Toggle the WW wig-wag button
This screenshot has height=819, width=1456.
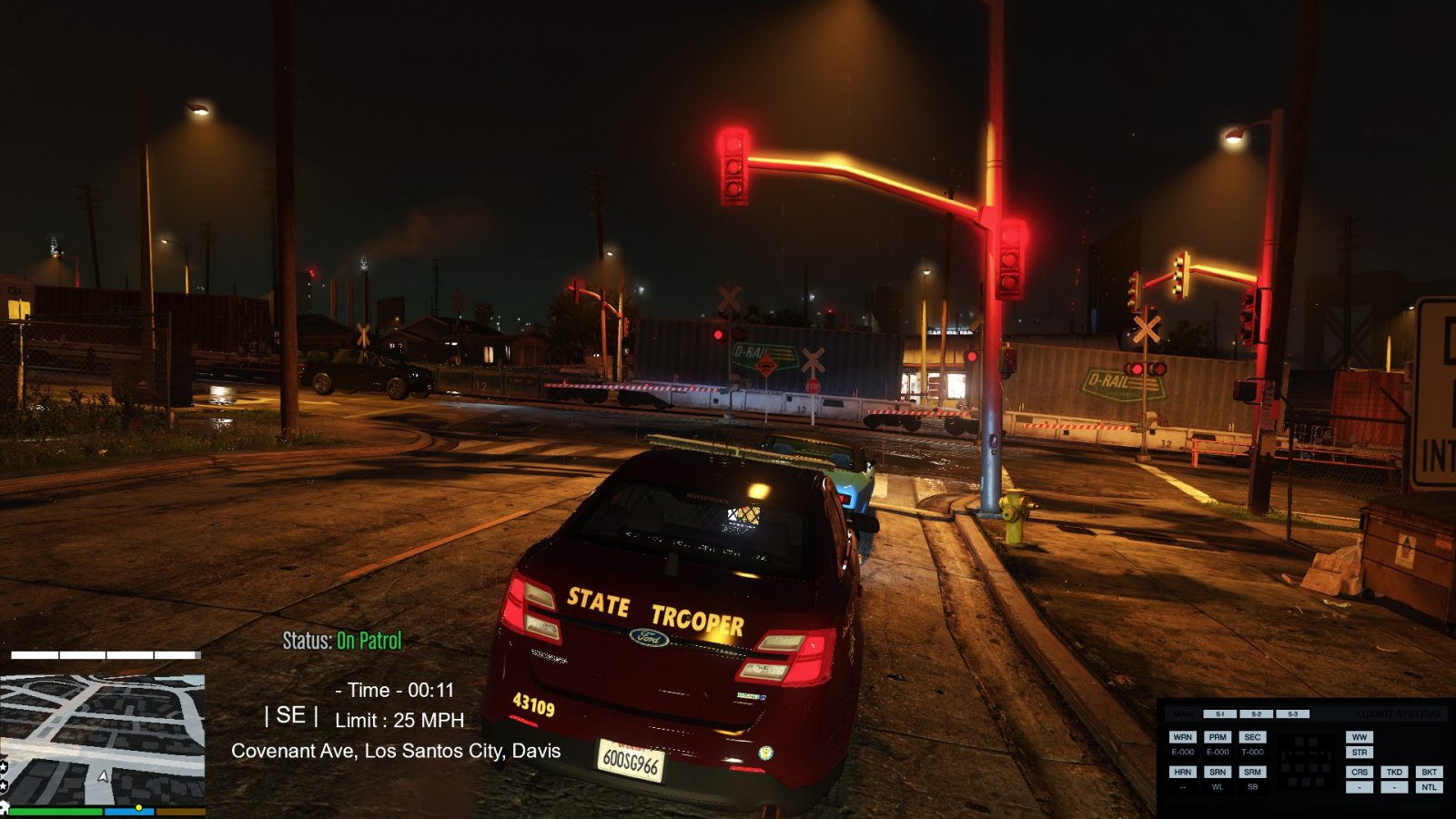1360,737
